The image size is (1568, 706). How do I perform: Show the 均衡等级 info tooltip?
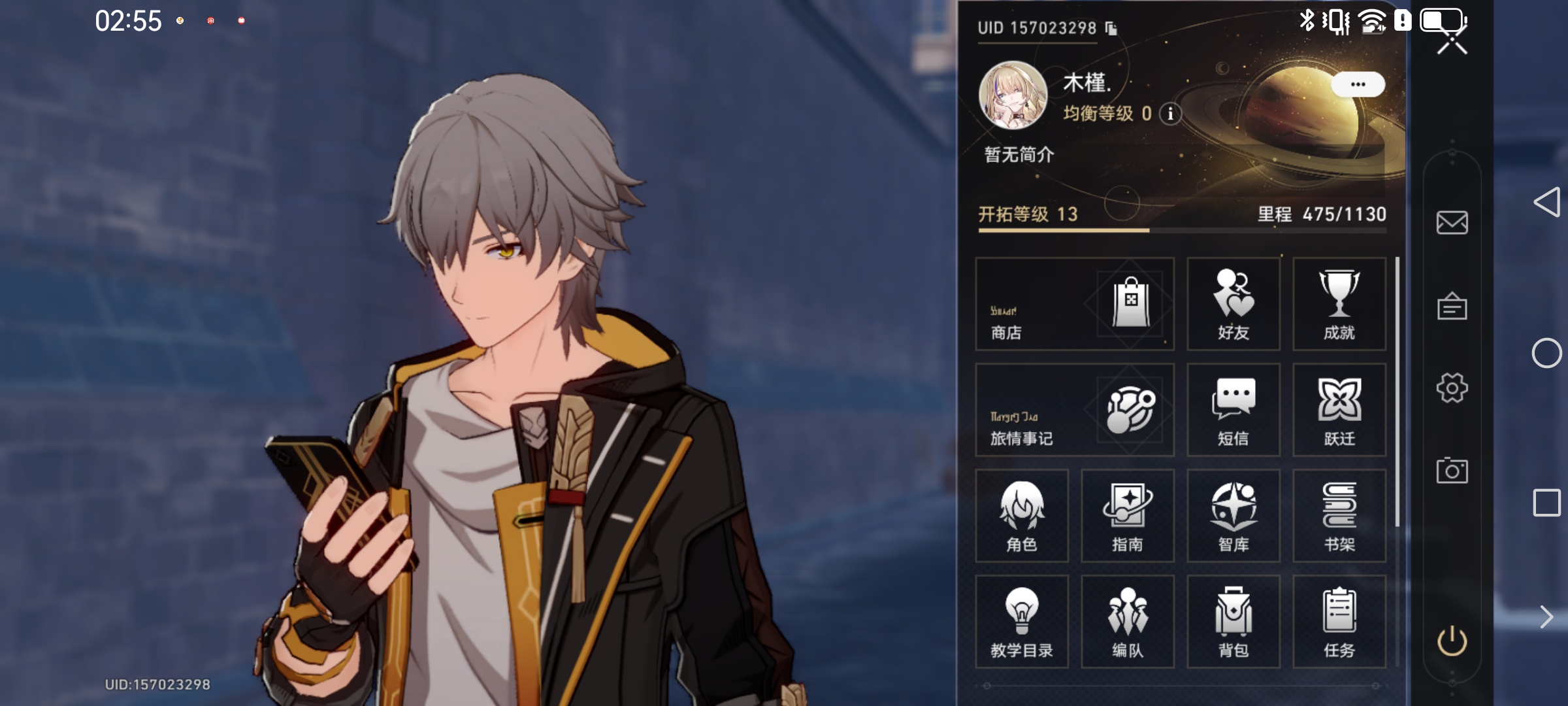[1170, 114]
